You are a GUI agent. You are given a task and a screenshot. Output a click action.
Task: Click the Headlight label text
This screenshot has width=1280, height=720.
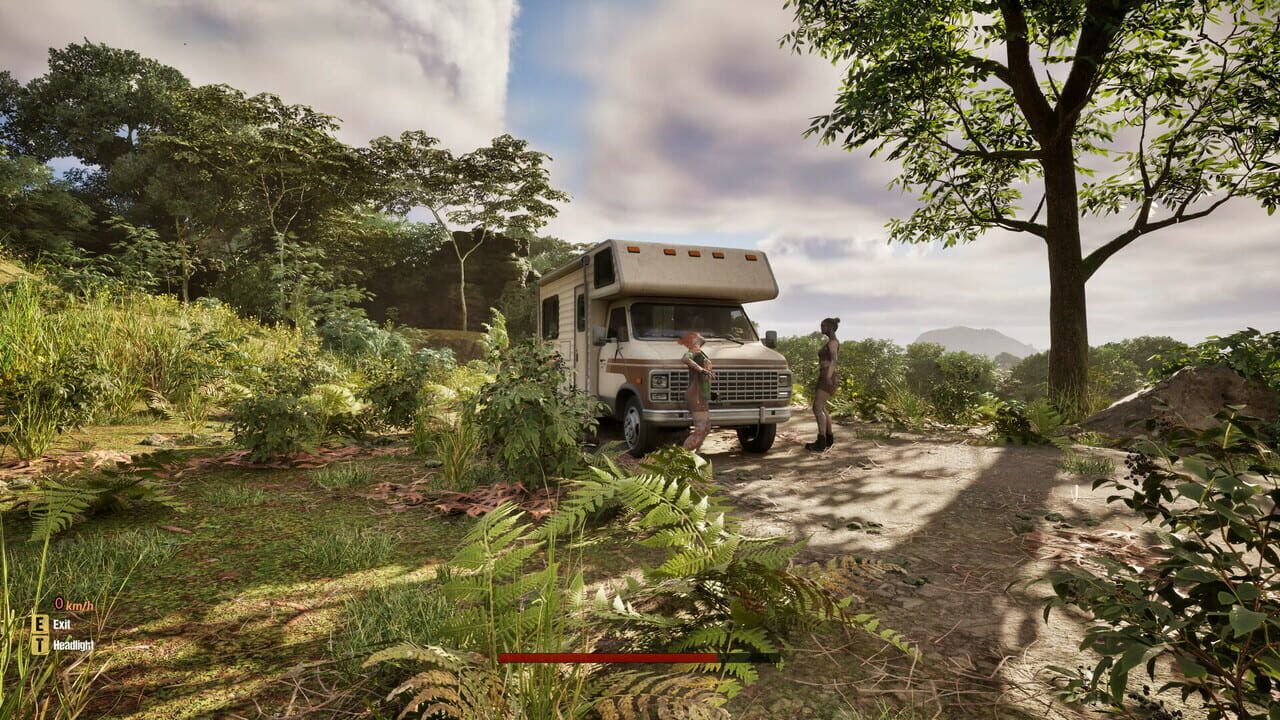pyautogui.click(x=74, y=644)
